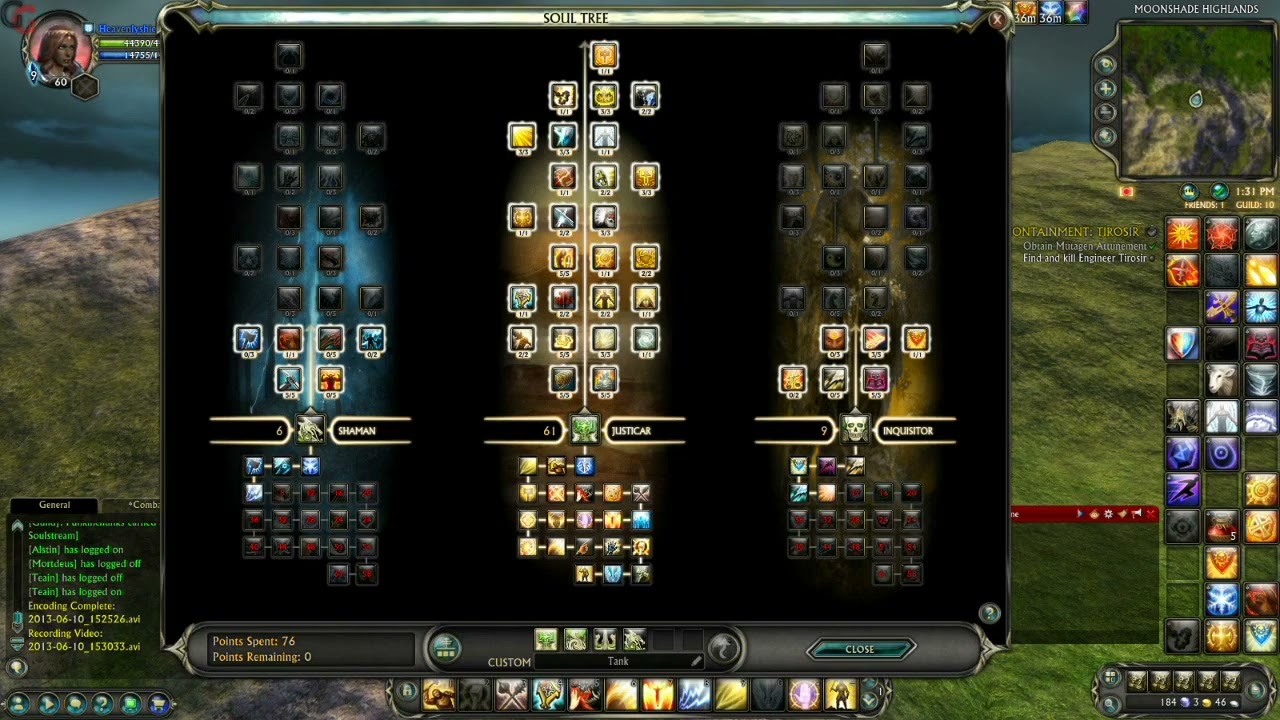The width and height of the screenshot is (1280, 720).
Task: Click the X at the Soul Tree's corner
Action: pyautogui.click(x=996, y=19)
